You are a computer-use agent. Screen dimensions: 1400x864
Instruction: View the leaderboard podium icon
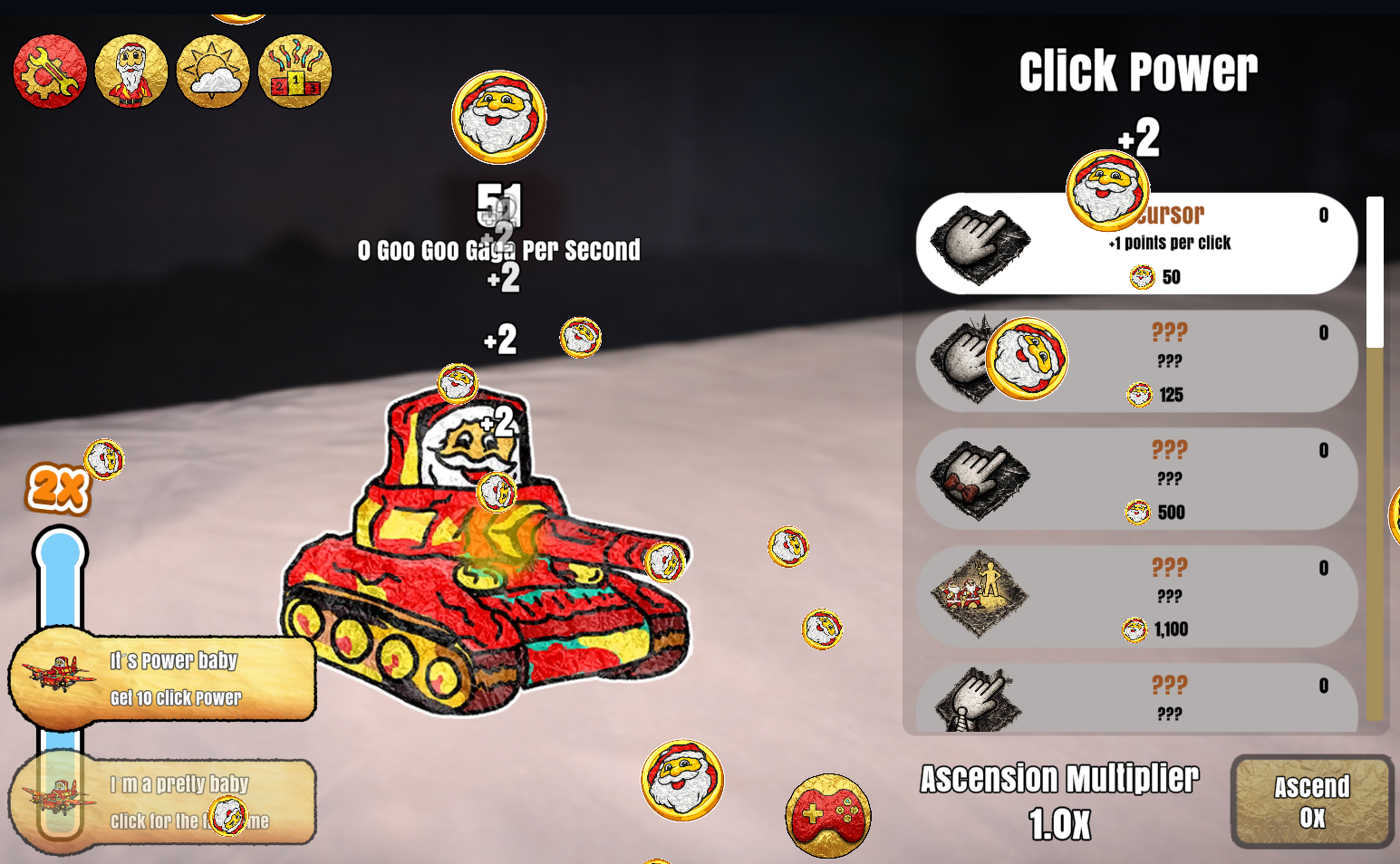pos(294,72)
